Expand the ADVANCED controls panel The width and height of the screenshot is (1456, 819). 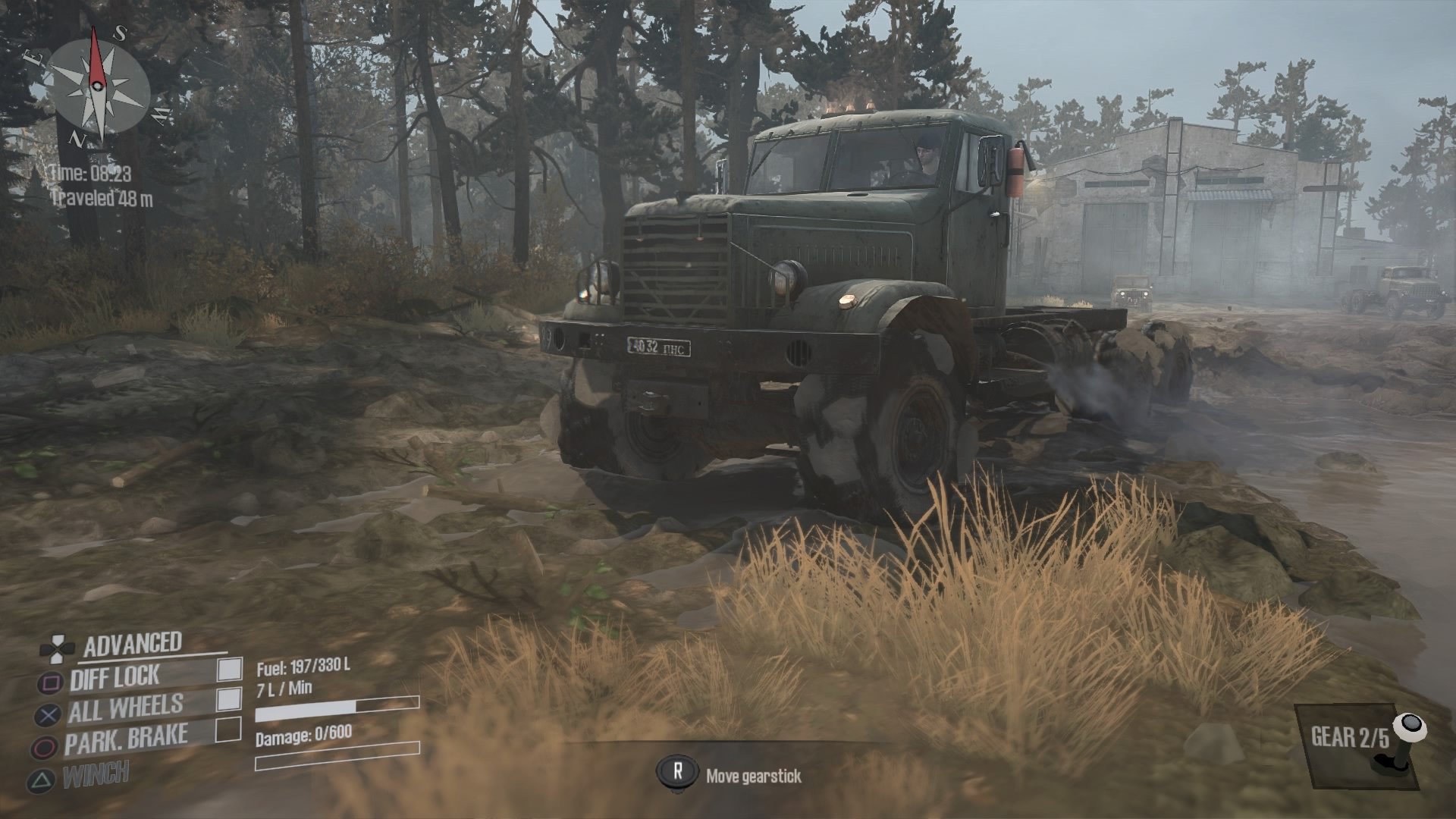click(x=133, y=644)
